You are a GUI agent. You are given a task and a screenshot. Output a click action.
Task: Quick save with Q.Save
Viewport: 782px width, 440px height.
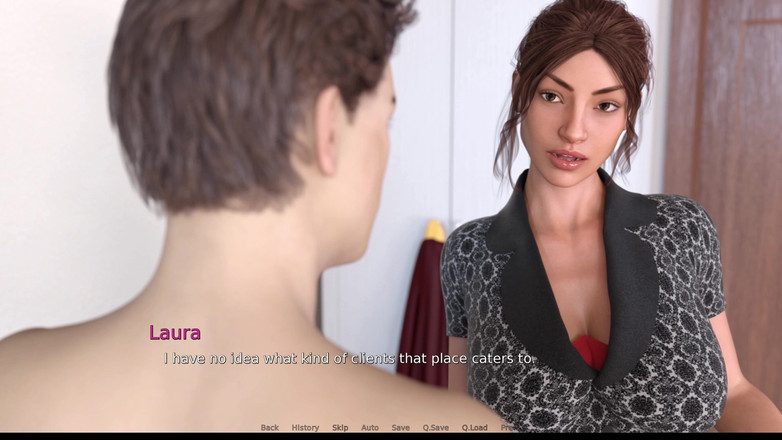point(435,428)
